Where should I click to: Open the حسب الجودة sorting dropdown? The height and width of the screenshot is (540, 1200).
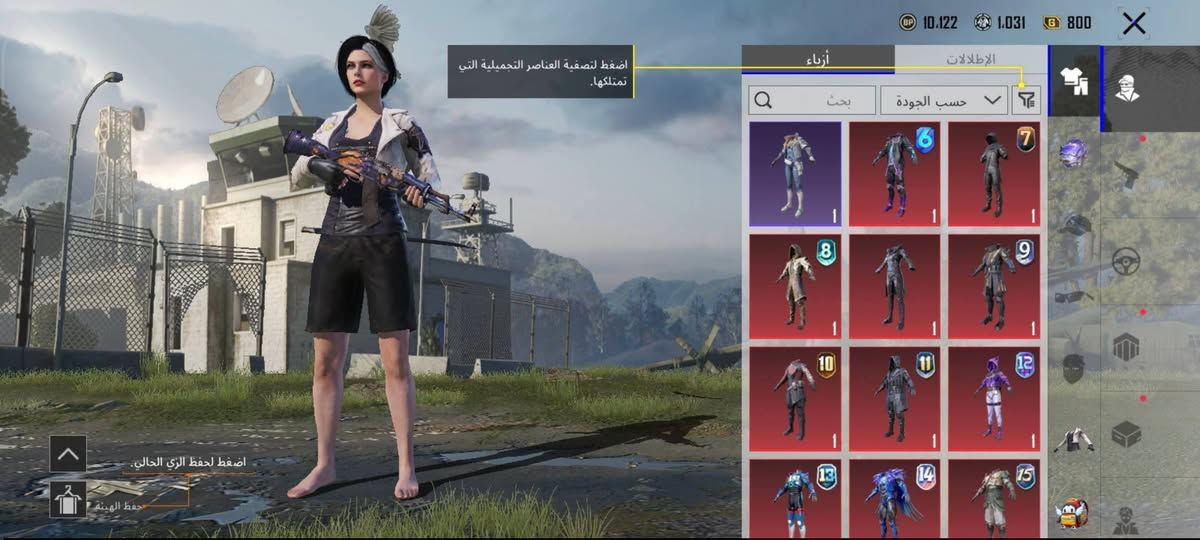(x=944, y=100)
